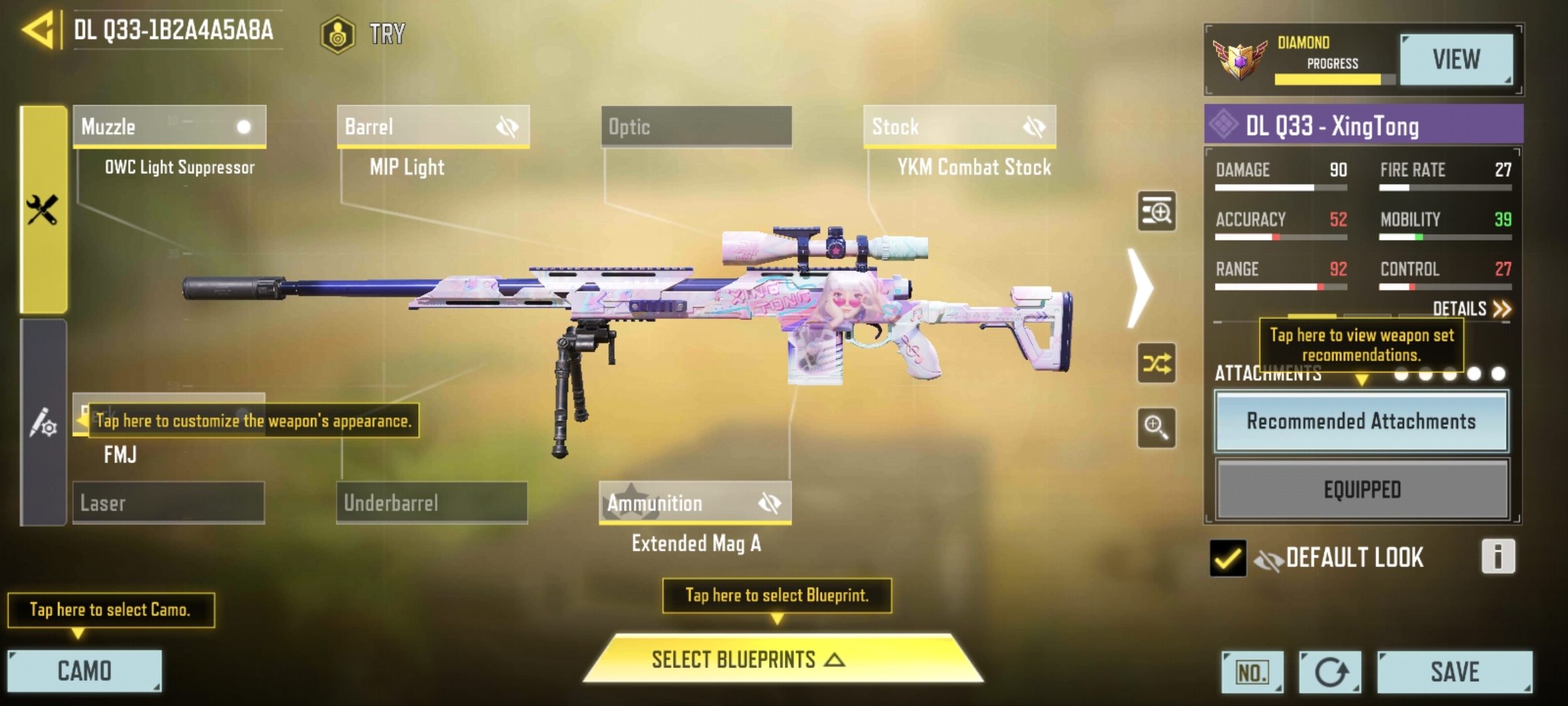Choose the Stock attachment slot
The width and height of the screenshot is (1568, 706).
point(959,126)
